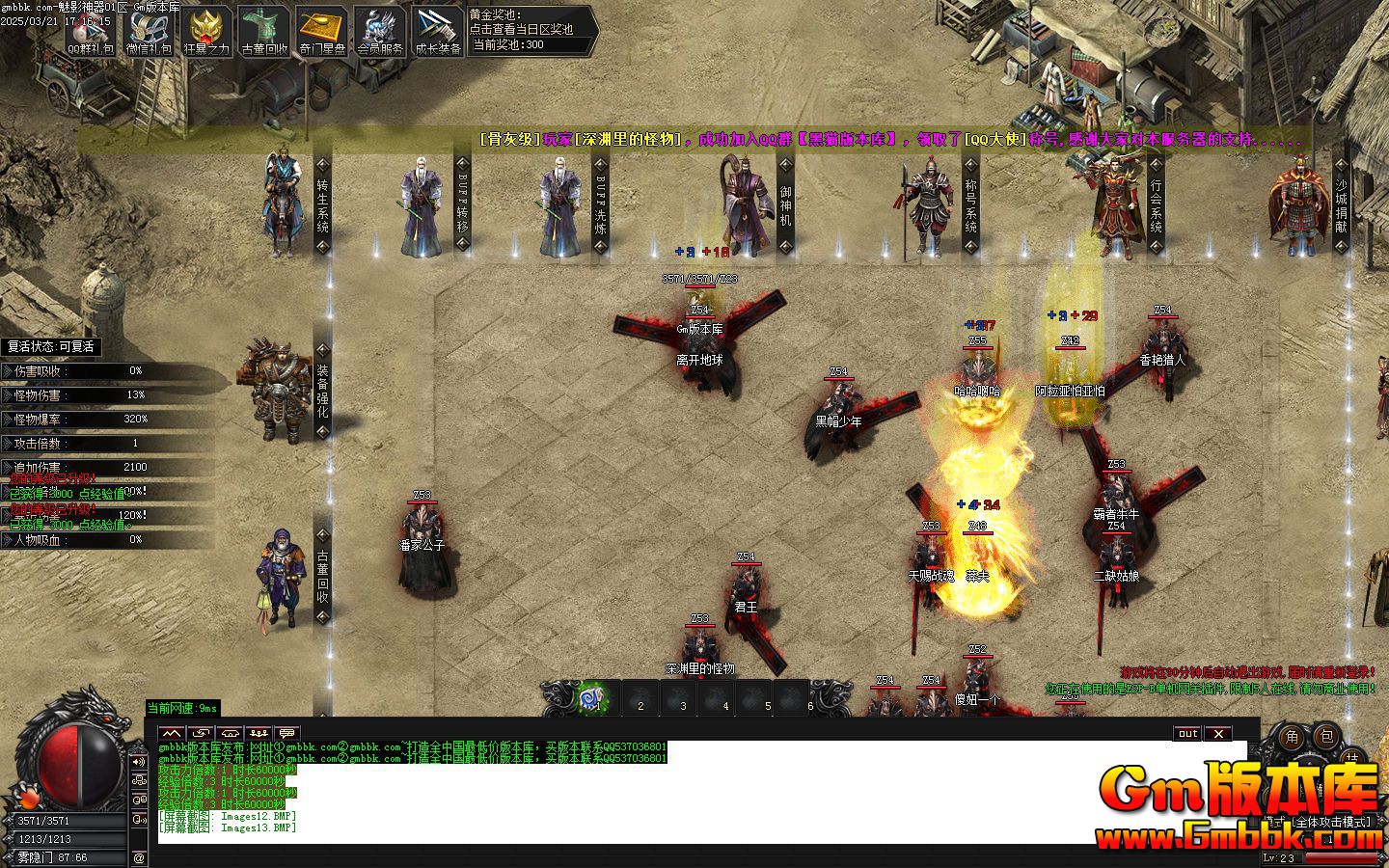Image resolution: width=1389 pixels, height=868 pixels.
Task: Click the 点击查看当日区奖池 prize pool link
Action: (521, 30)
